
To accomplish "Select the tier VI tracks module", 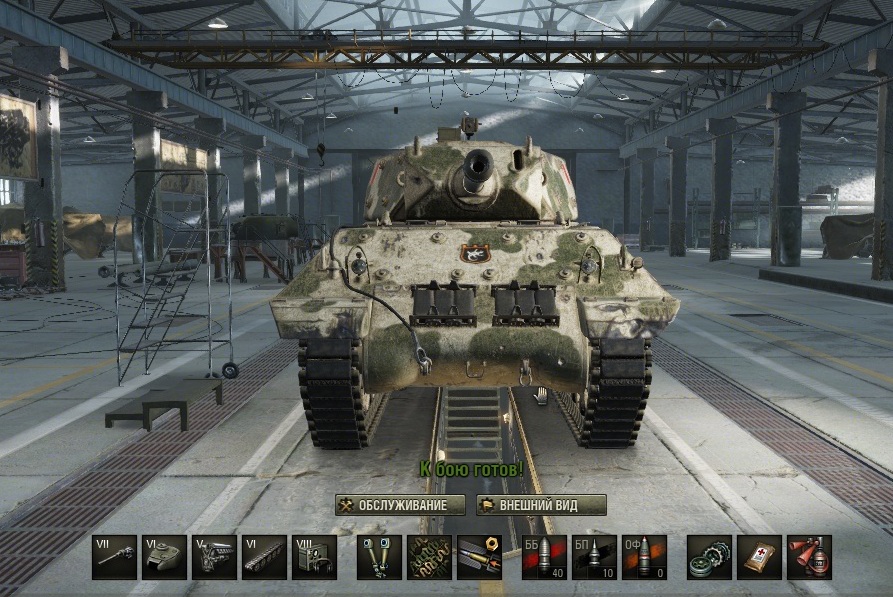I will 264,557.
